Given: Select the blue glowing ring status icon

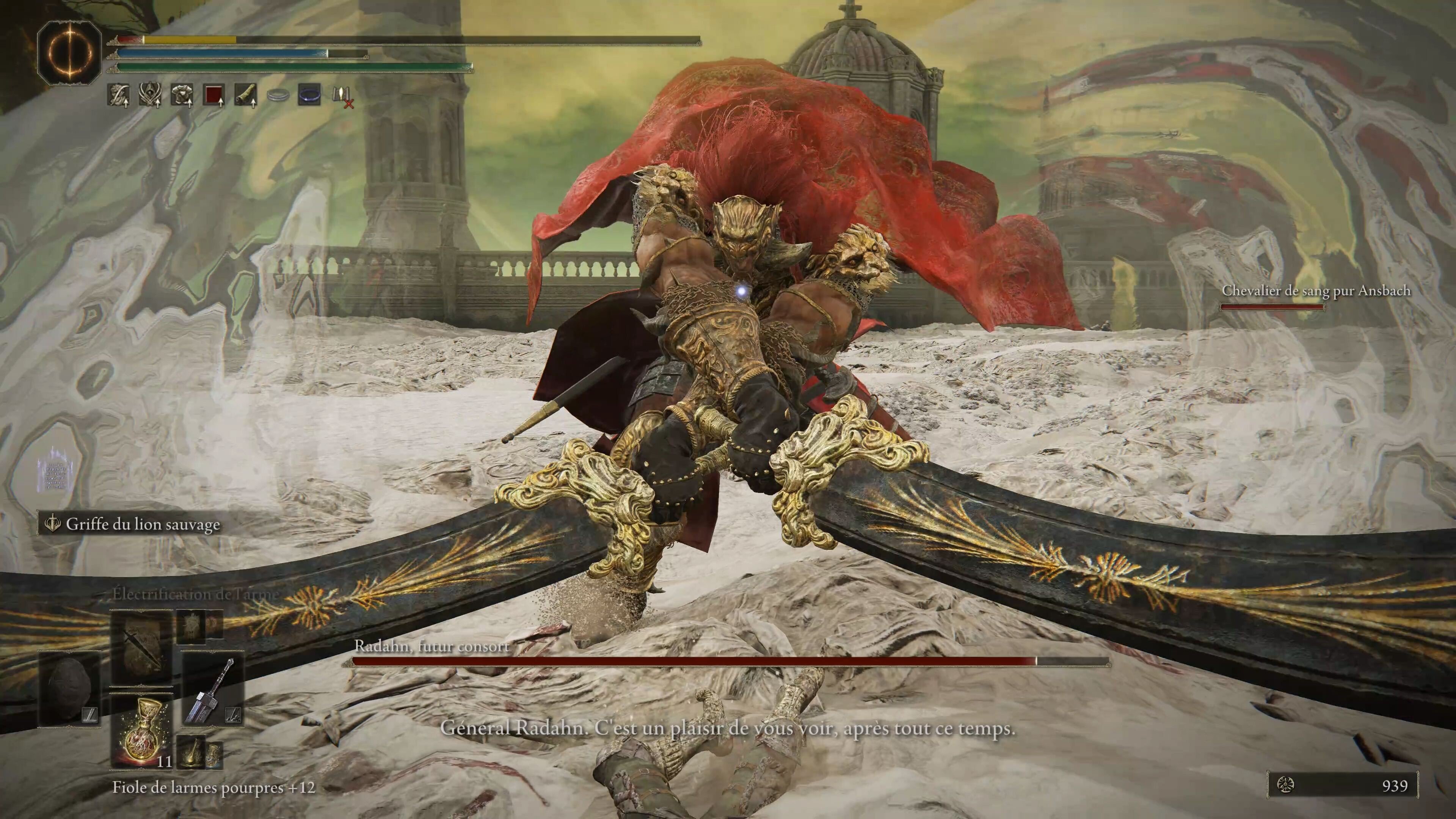Looking at the screenshot, I should coord(310,94).
